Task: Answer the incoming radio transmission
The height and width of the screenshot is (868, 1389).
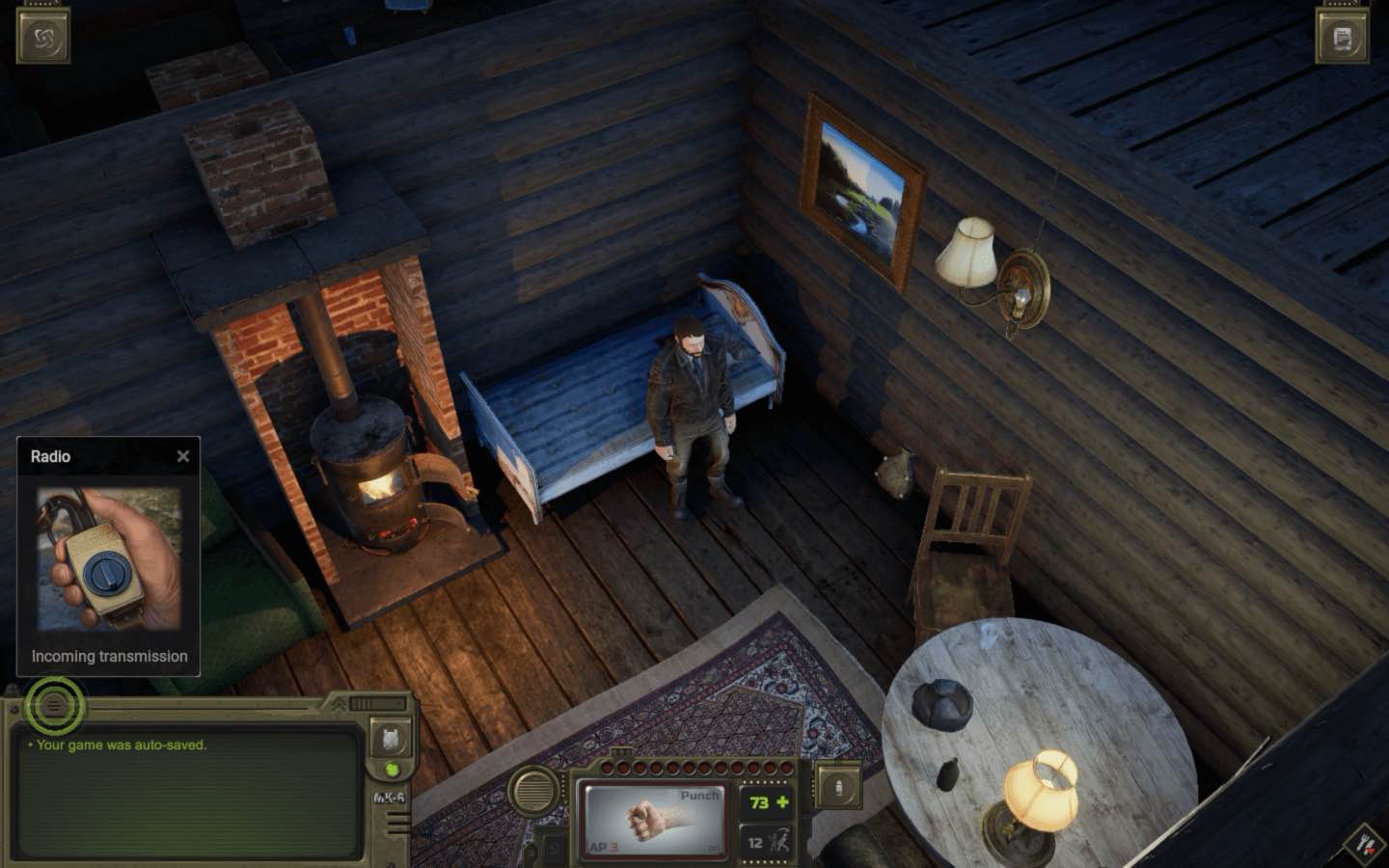Action: click(x=109, y=558)
